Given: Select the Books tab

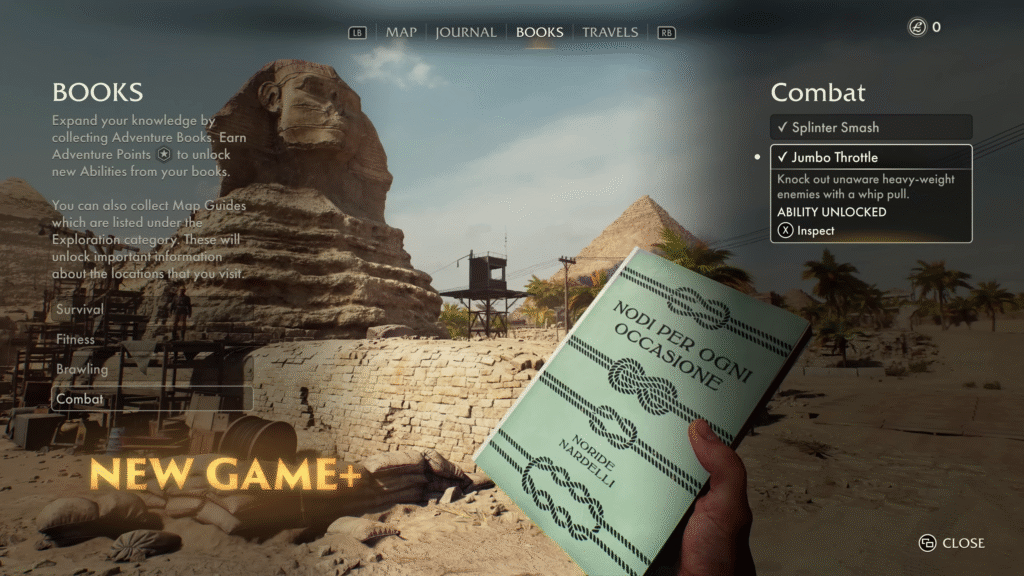Looking at the screenshot, I should tap(540, 32).
